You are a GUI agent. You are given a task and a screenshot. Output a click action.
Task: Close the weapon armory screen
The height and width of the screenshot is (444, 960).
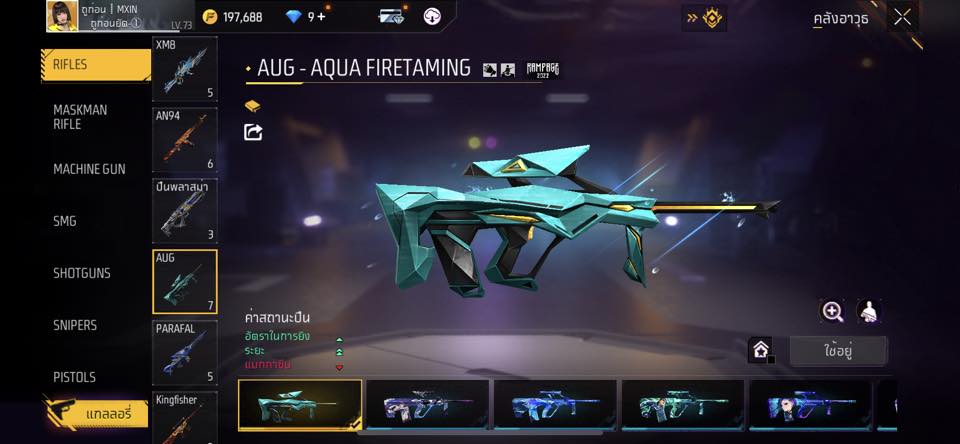tap(903, 17)
